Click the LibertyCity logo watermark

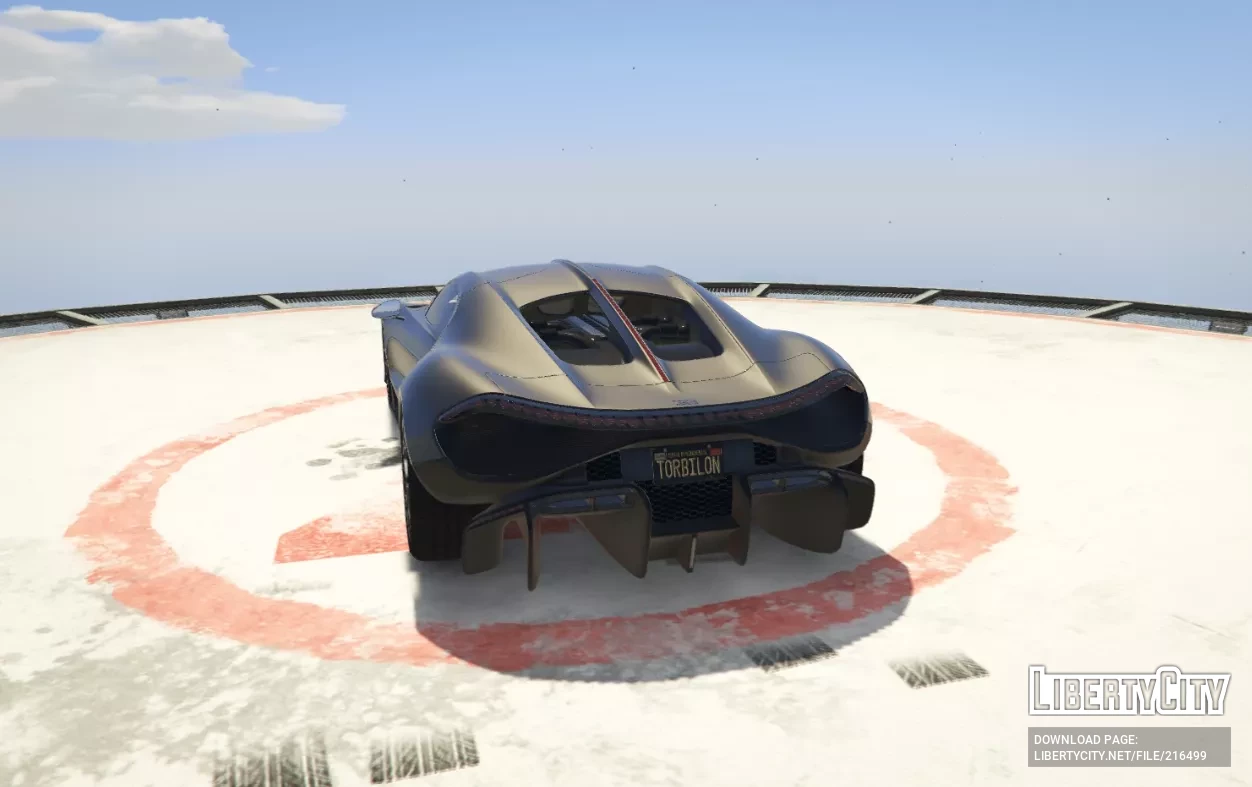1129,690
